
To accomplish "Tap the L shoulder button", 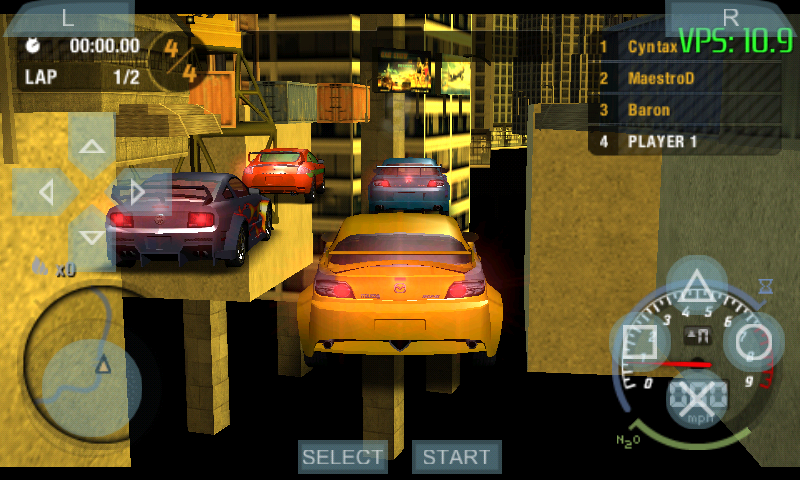I will [68, 17].
